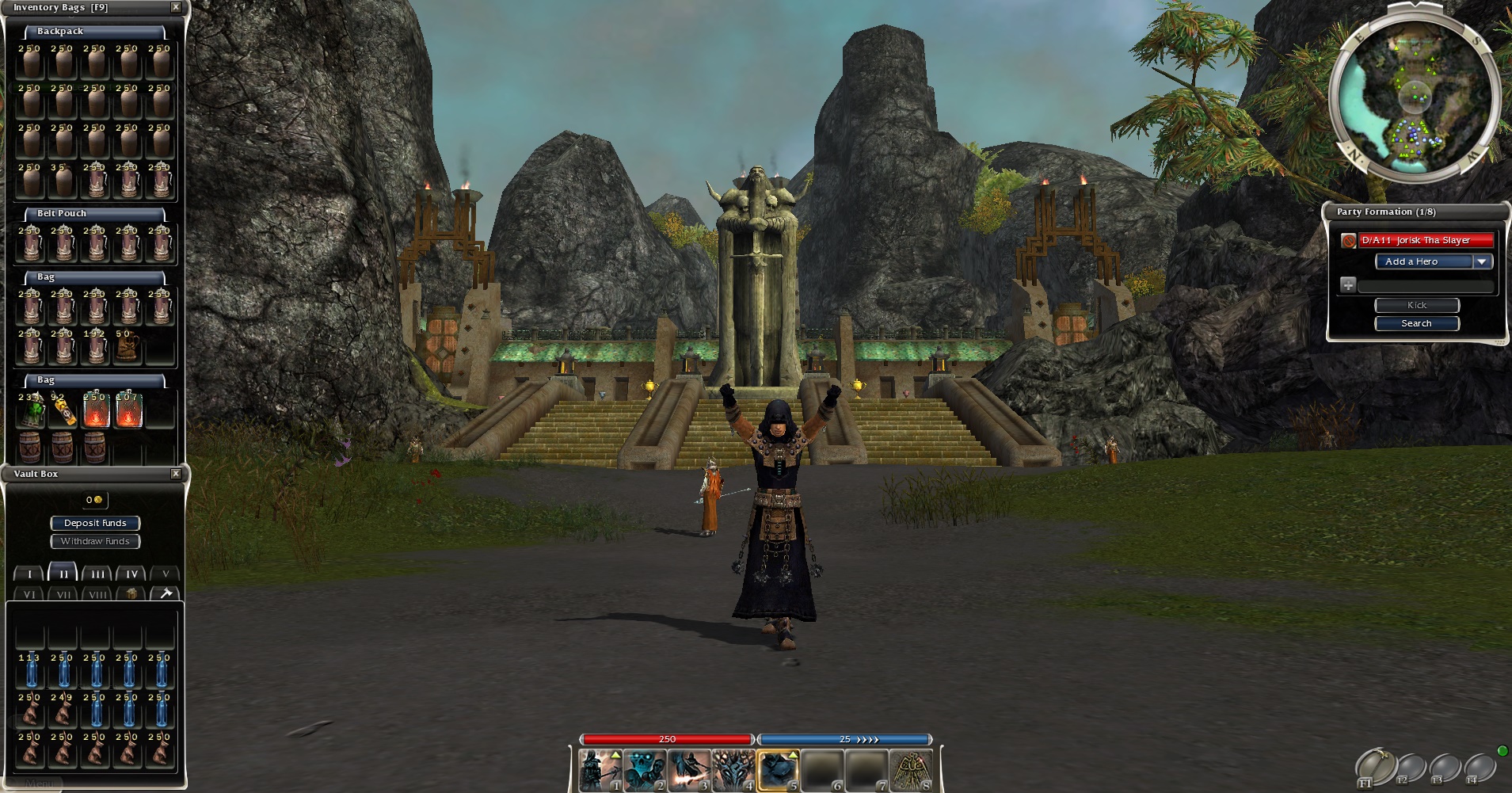Select party member Jorisk Tha Slayer
Viewport: 1512px width, 793px height.
[1416, 240]
